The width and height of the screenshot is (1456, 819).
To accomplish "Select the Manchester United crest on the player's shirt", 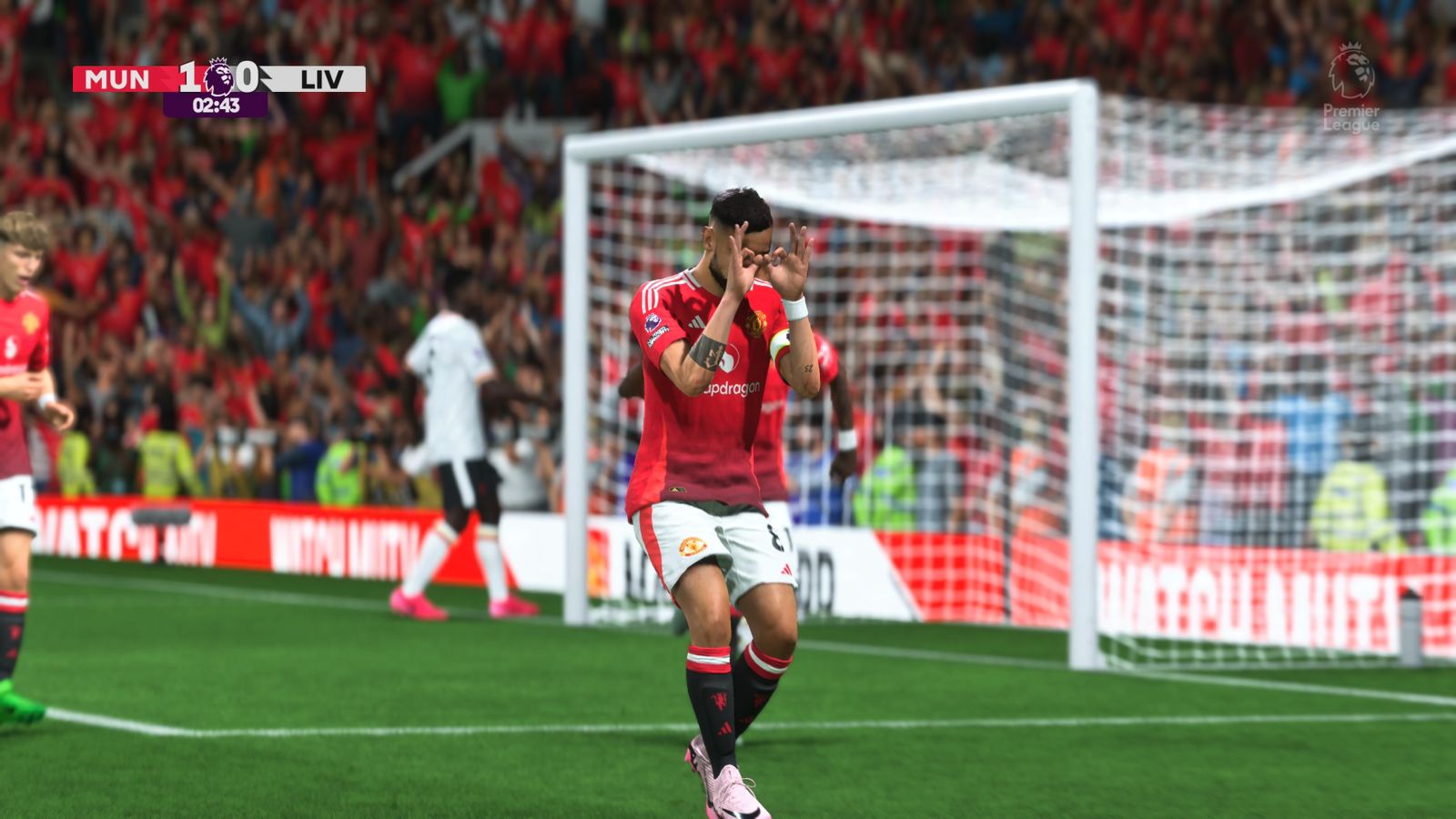I will click(756, 324).
